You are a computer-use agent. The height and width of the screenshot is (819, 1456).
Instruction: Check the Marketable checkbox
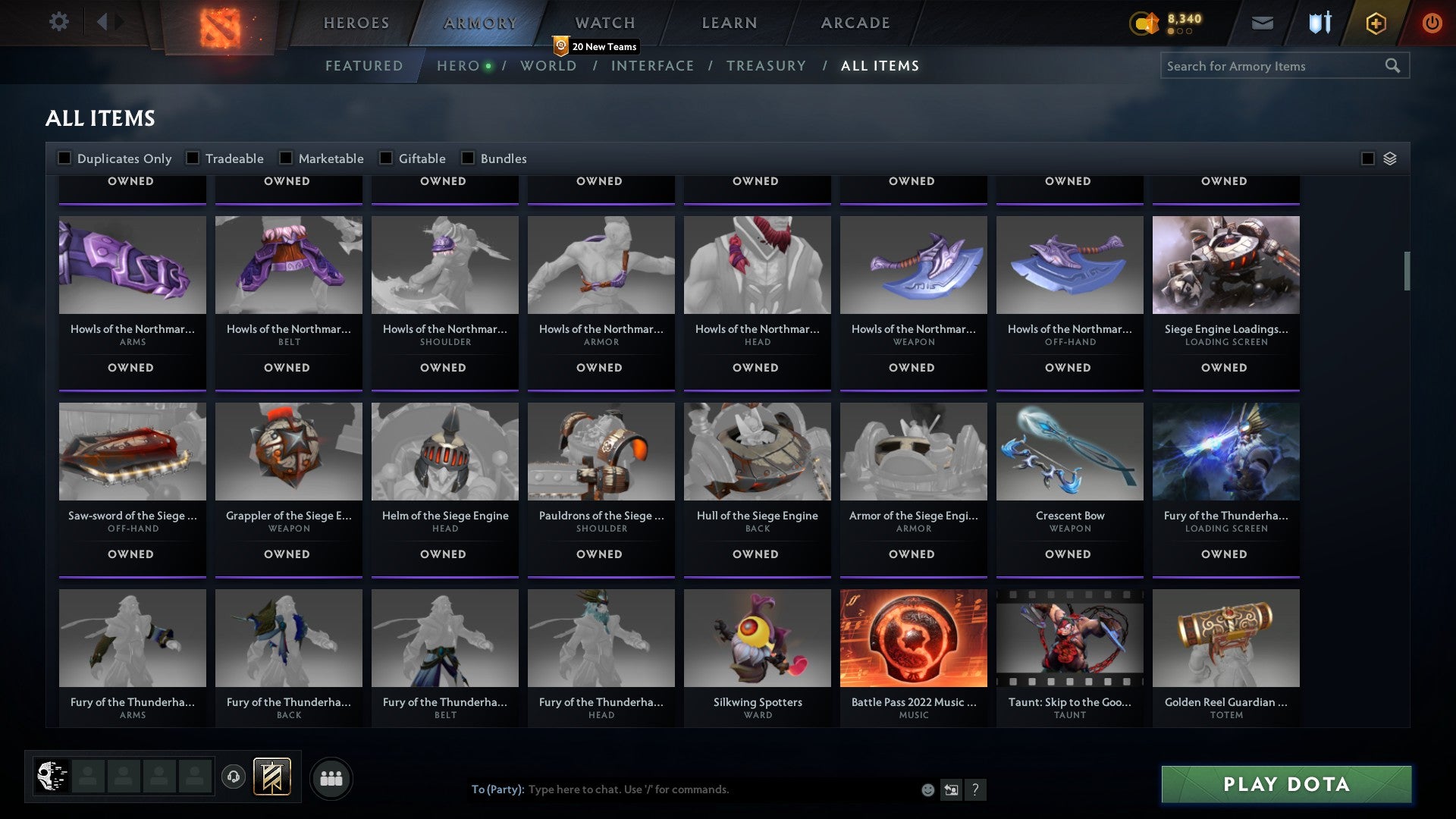pyautogui.click(x=286, y=158)
